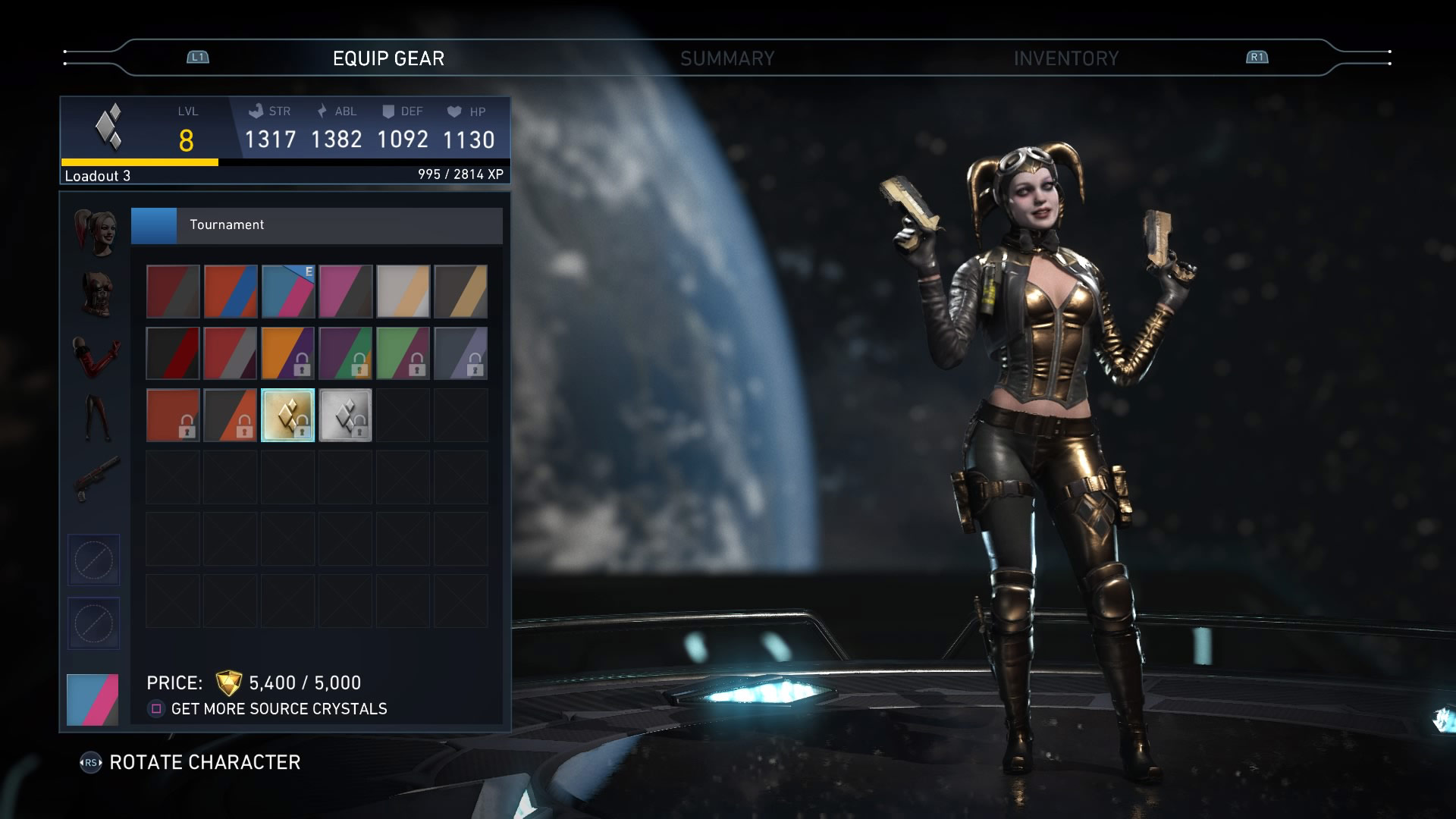
Task: Click the source crystal icon beside the price
Action: point(227,682)
